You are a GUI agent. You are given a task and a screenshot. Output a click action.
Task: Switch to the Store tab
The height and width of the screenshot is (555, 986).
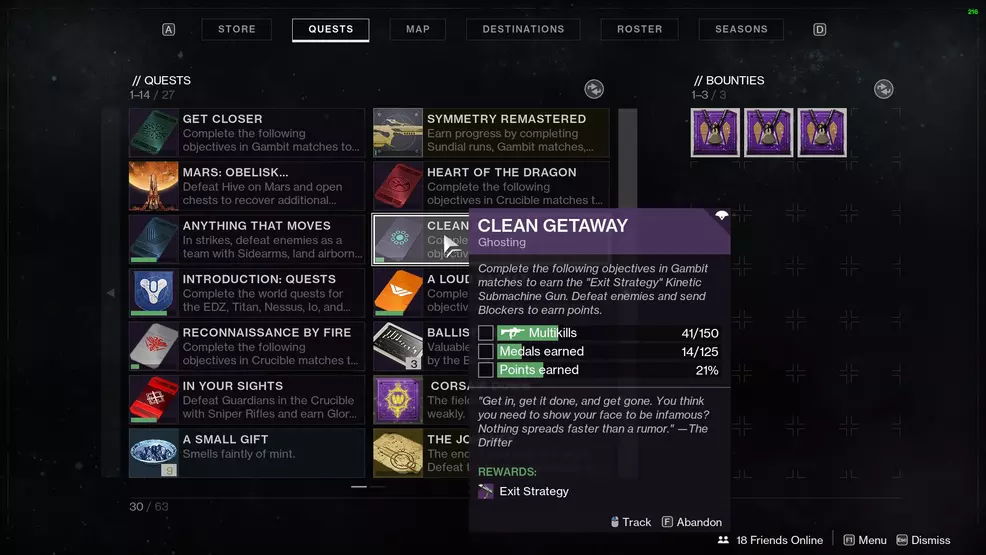coord(237,29)
